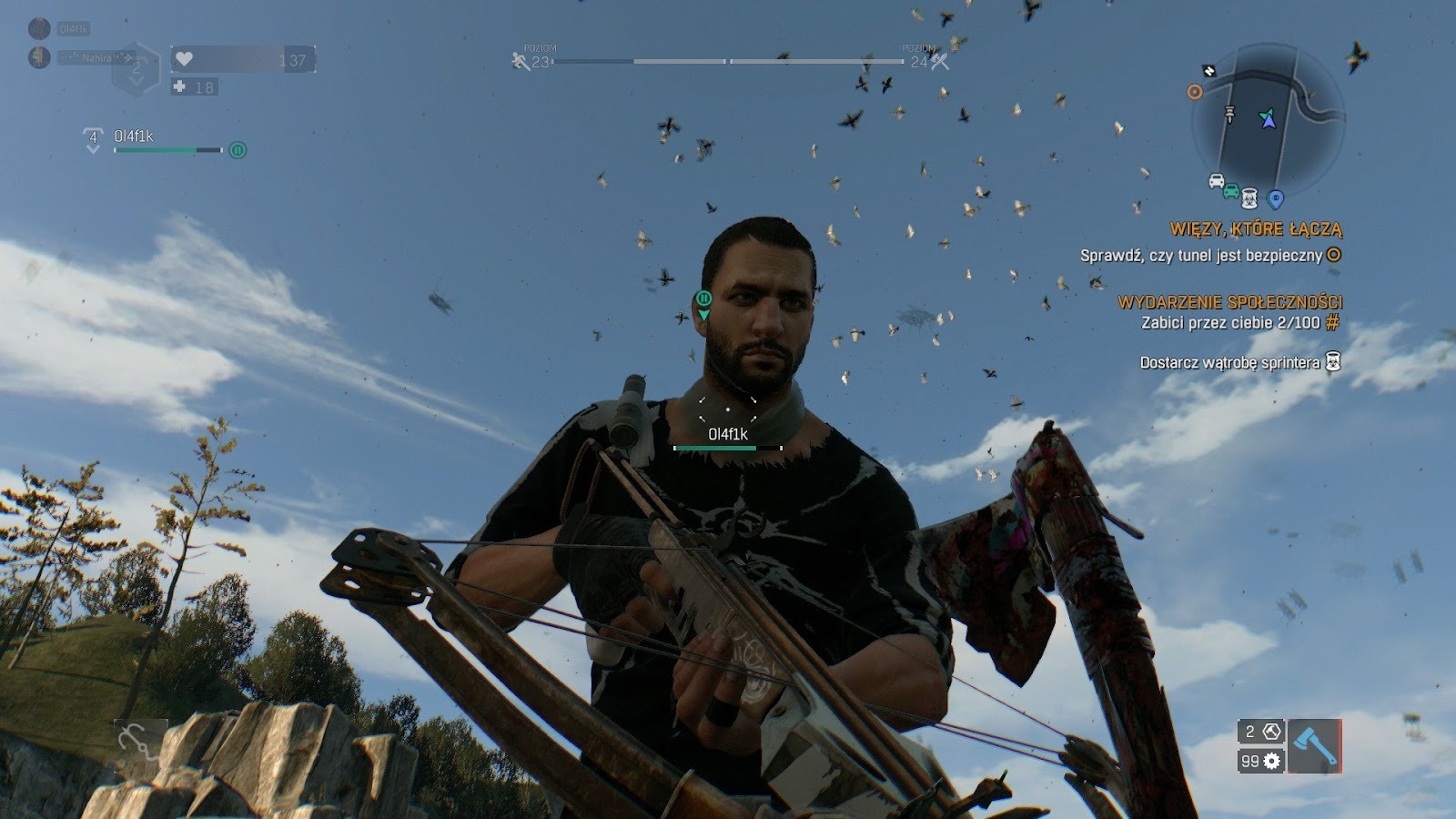
Task: Click the orange objective ring beside the minimap
Action: point(1195,92)
